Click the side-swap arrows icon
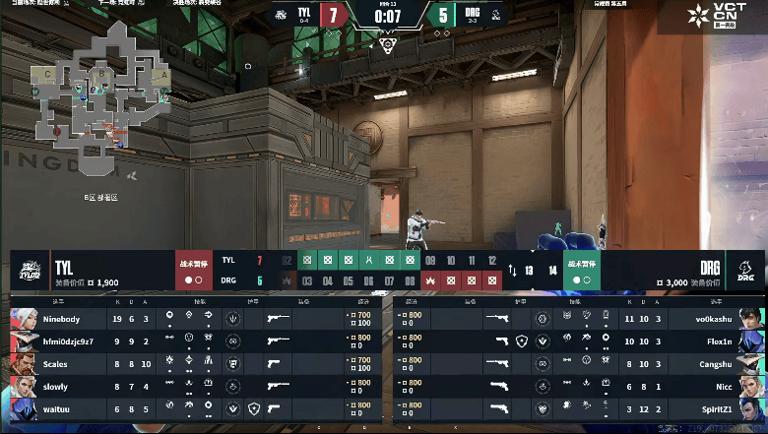 click(x=513, y=270)
